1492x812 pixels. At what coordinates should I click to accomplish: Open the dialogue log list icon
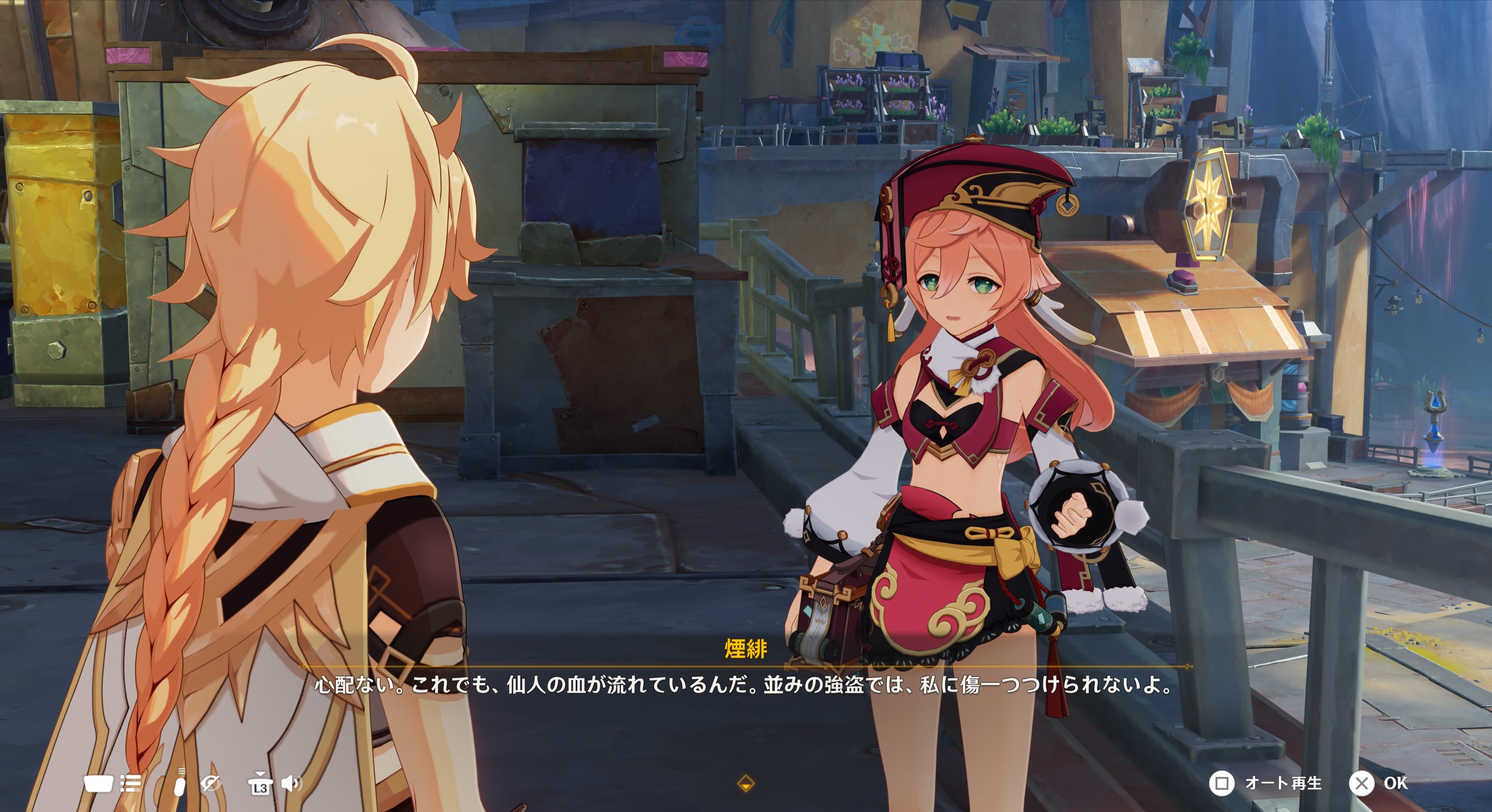click(130, 784)
